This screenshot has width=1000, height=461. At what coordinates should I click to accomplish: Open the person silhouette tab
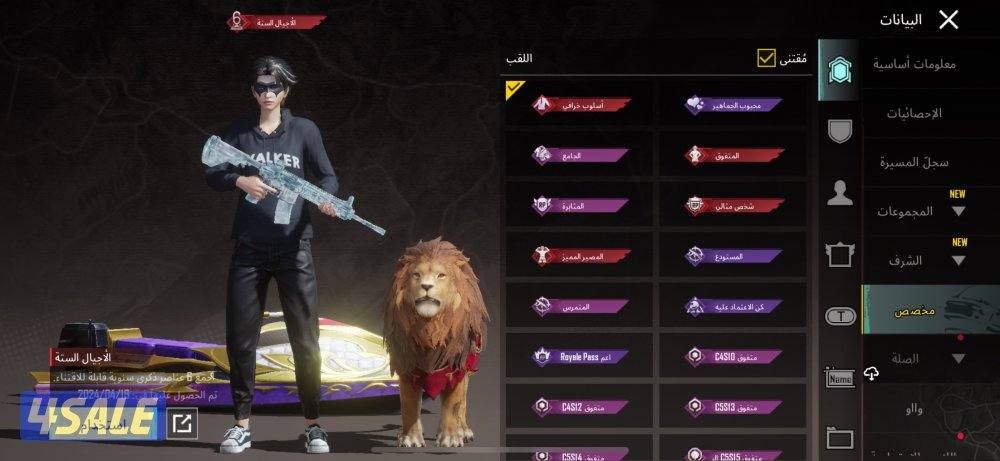tap(840, 194)
